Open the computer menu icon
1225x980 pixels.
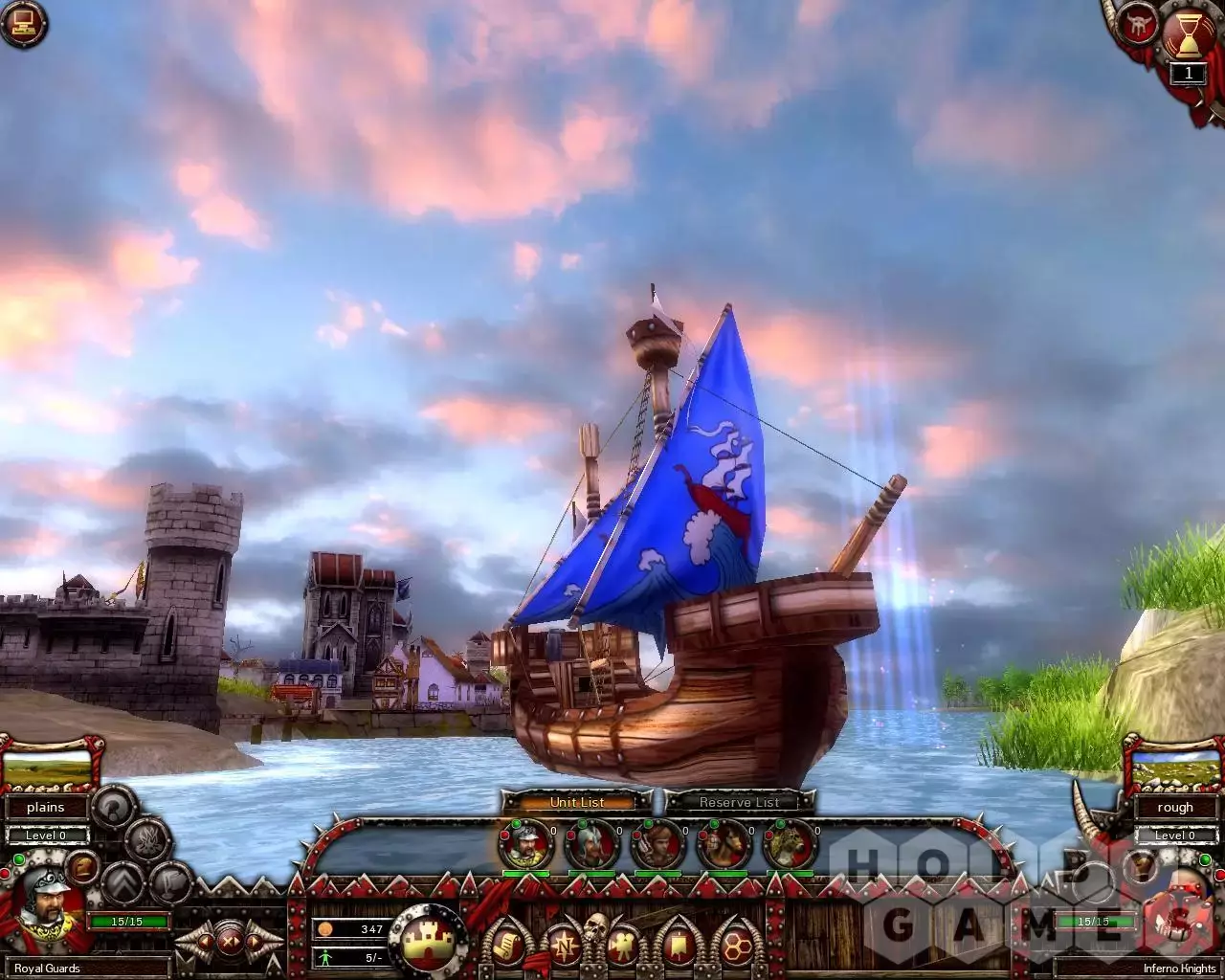(24, 24)
